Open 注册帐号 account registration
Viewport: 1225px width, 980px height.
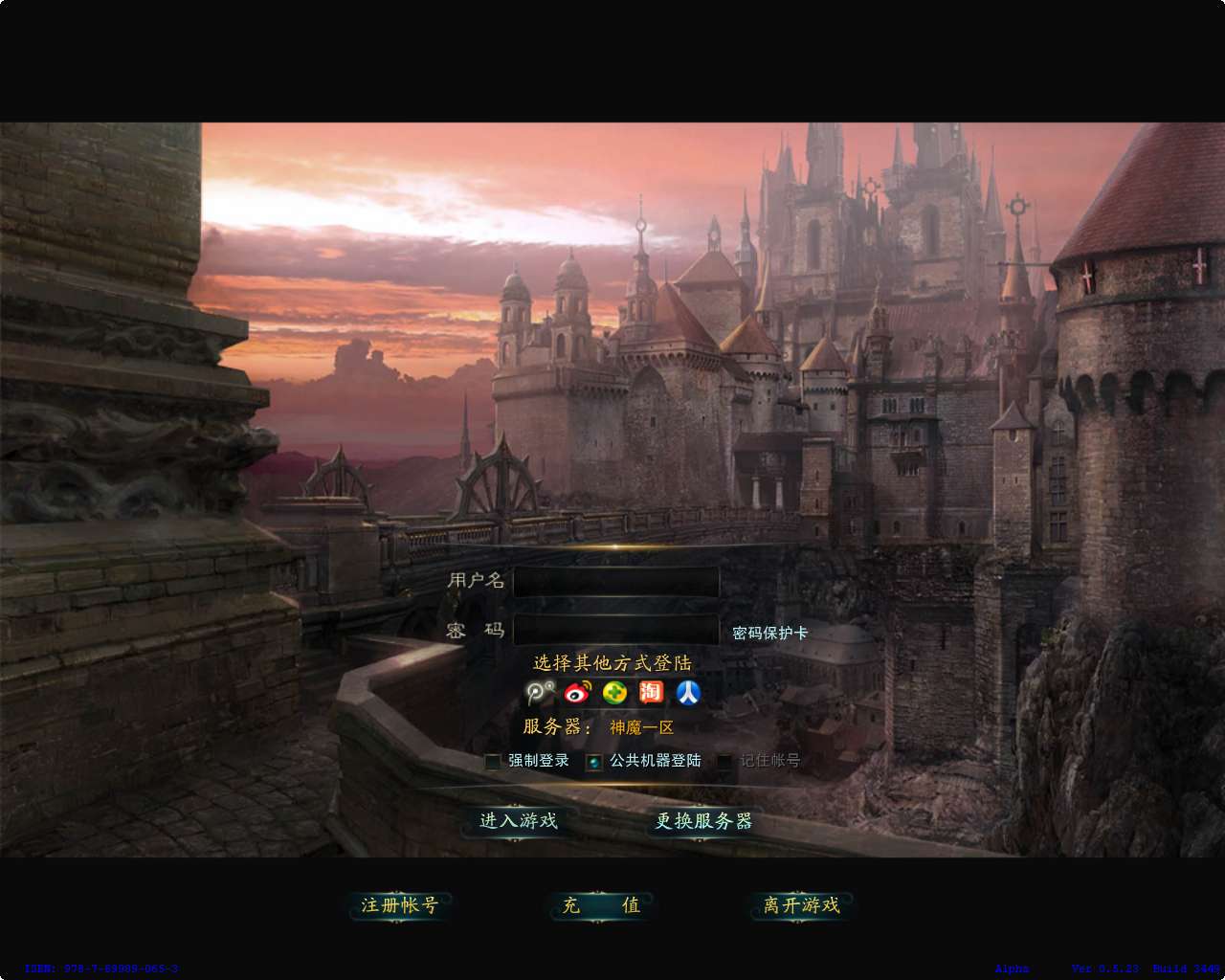pos(402,906)
